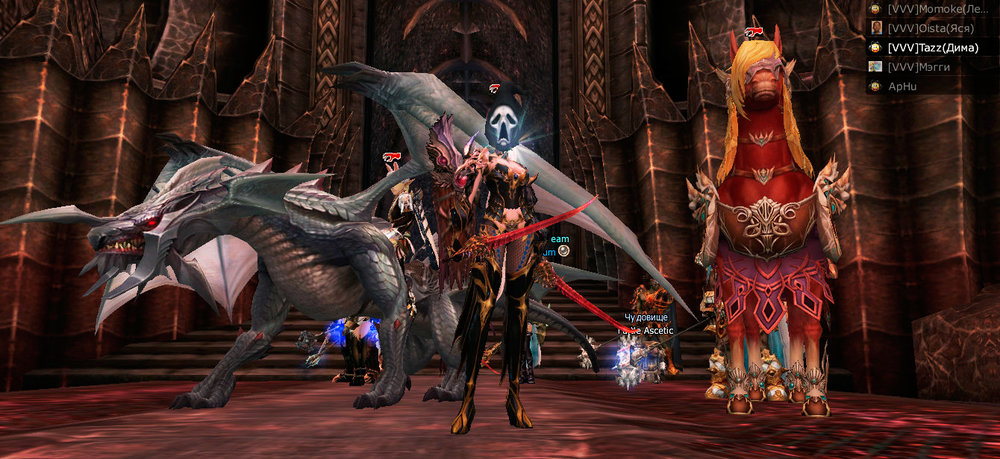Select the ApHu entry in the list
The height and width of the screenshot is (459, 1000).
[905, 86]
